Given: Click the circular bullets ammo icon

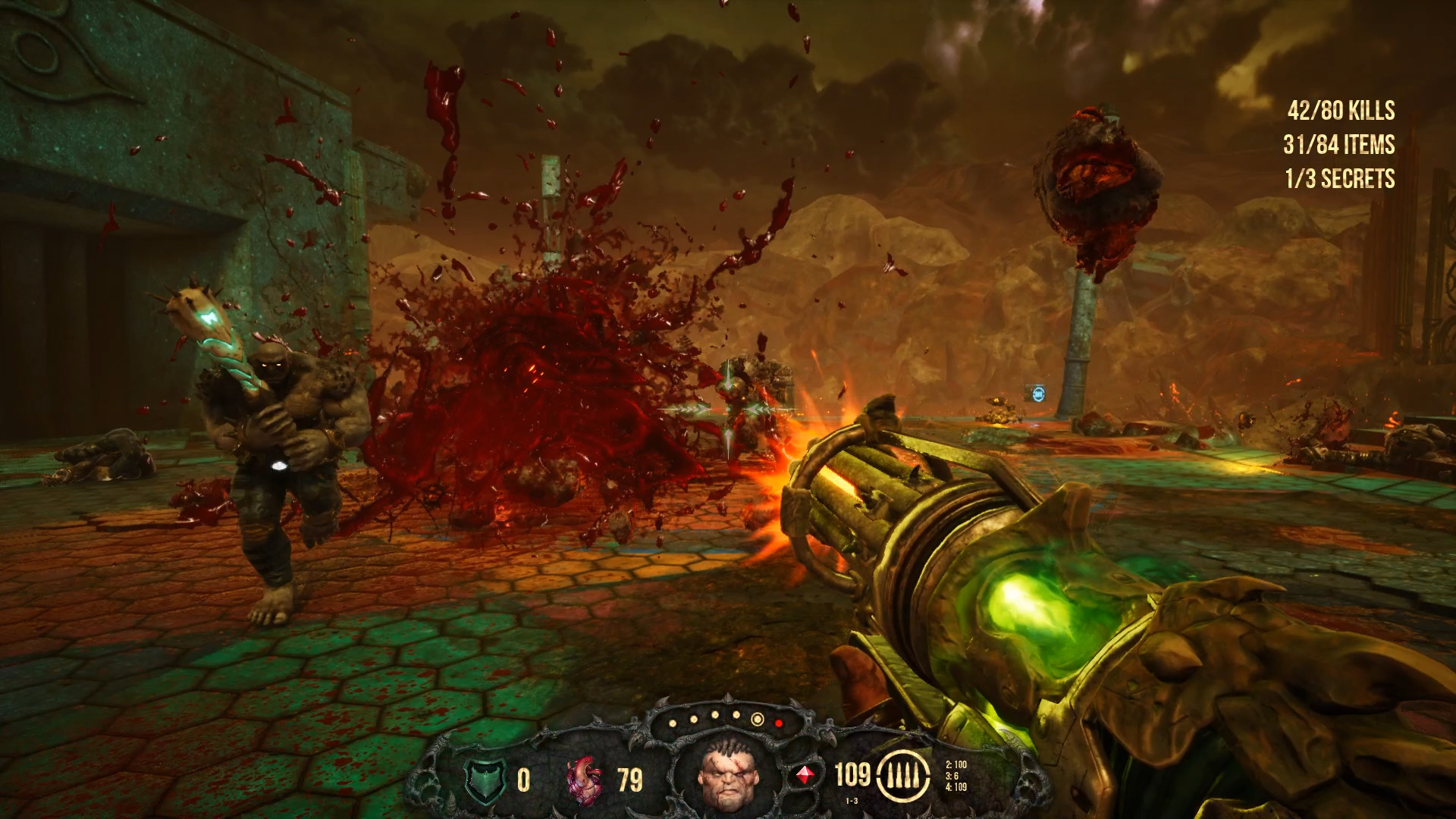Looking at the screenshot, I should (903, 776).
